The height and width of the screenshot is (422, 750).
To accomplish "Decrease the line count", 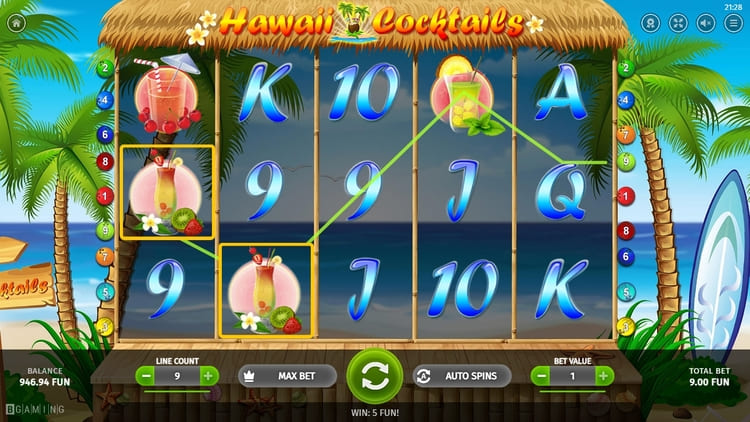I will coord(146,376).
